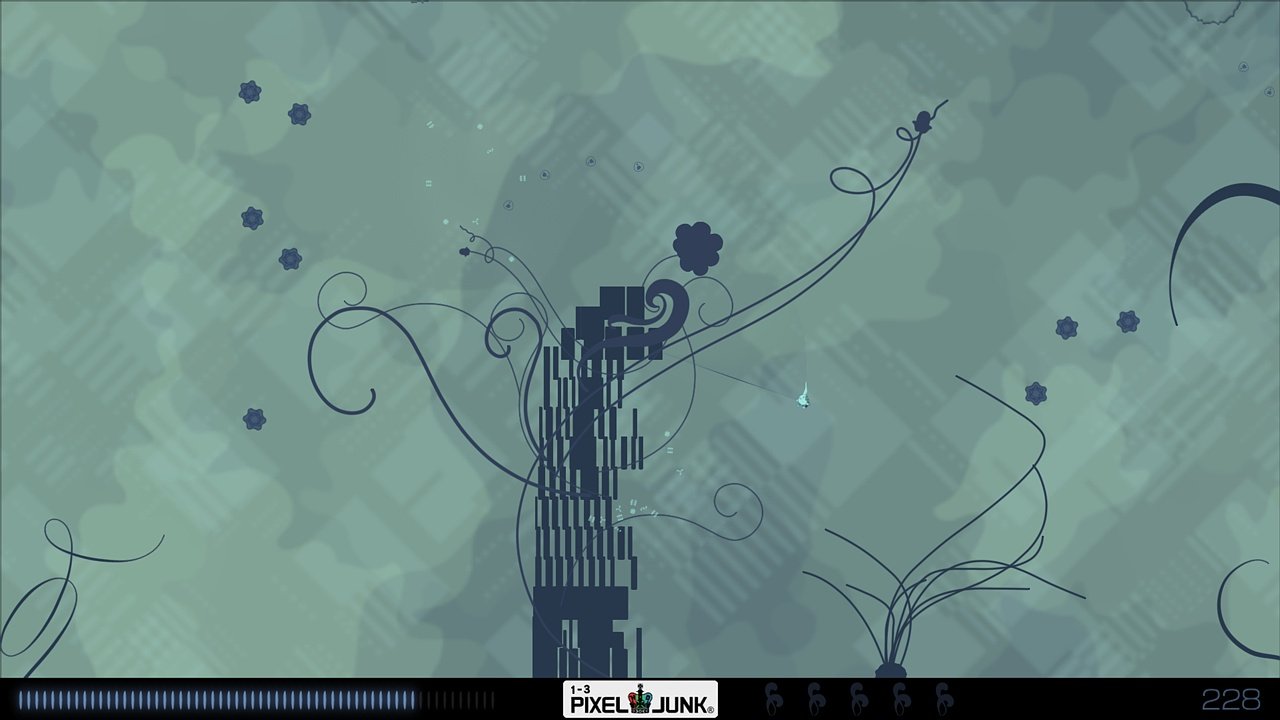Select the flower prowler near the top left
Viewport: 1280px width, 720px height.
pyautogui.click(x=250, y=92)
